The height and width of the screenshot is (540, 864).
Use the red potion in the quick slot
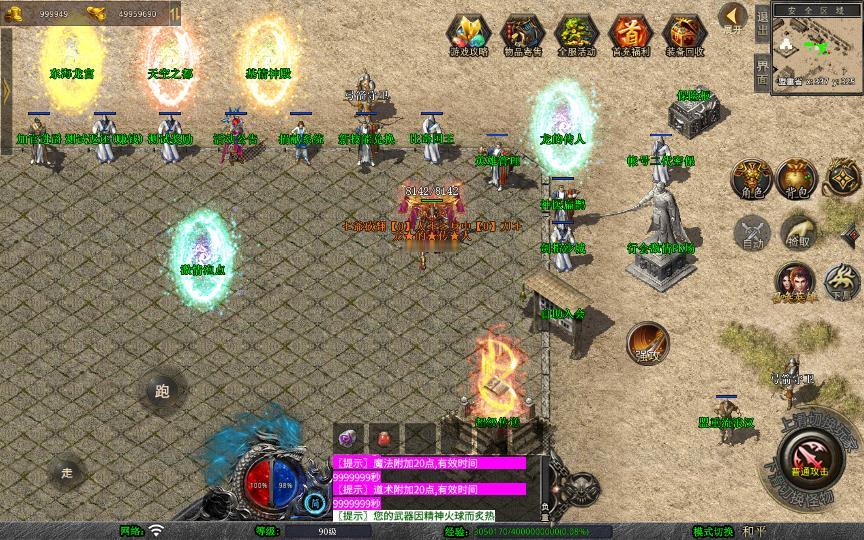click(x=382, y=438)
